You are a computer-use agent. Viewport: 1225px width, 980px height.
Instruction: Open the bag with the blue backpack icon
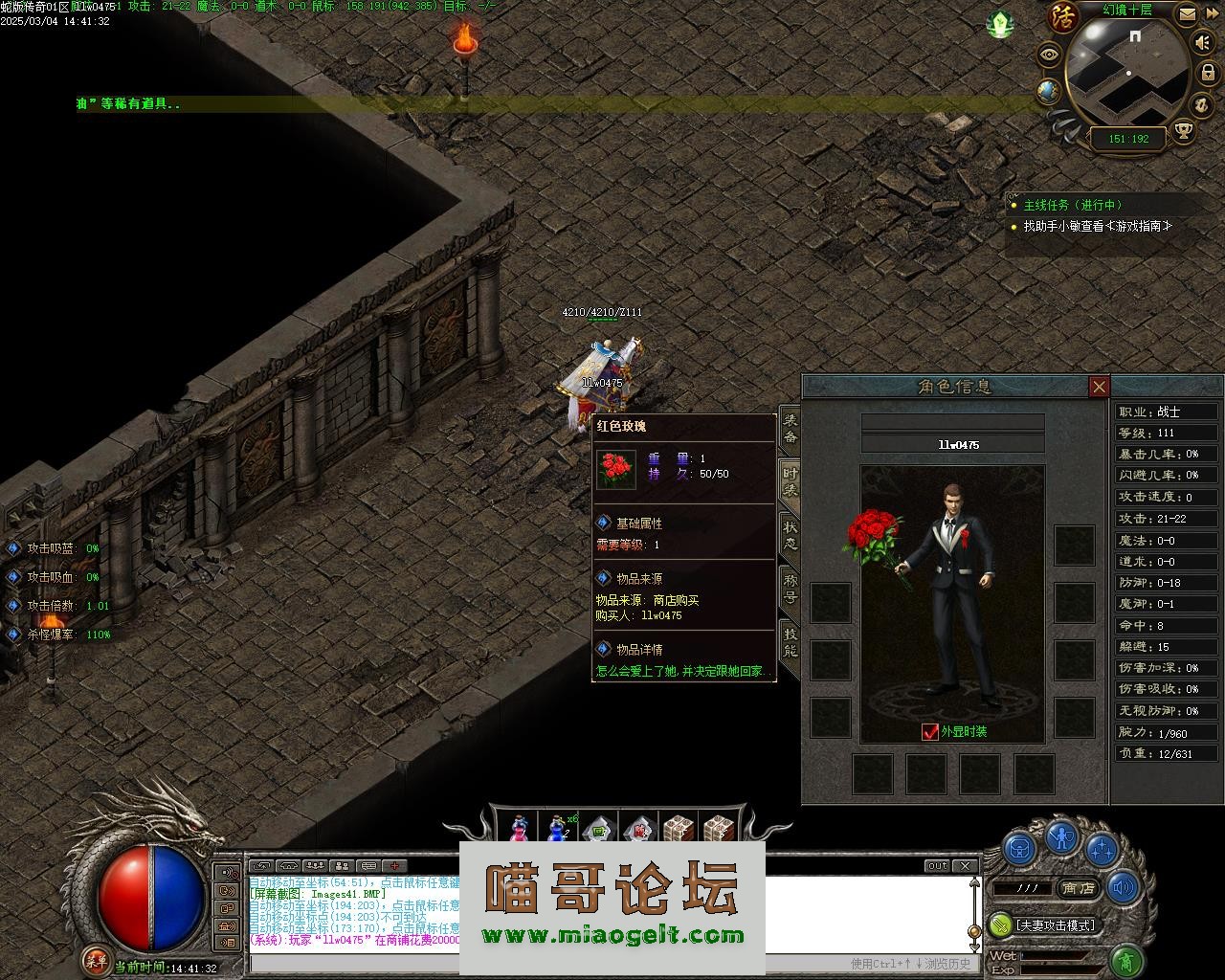click(x=1019, y=848)
